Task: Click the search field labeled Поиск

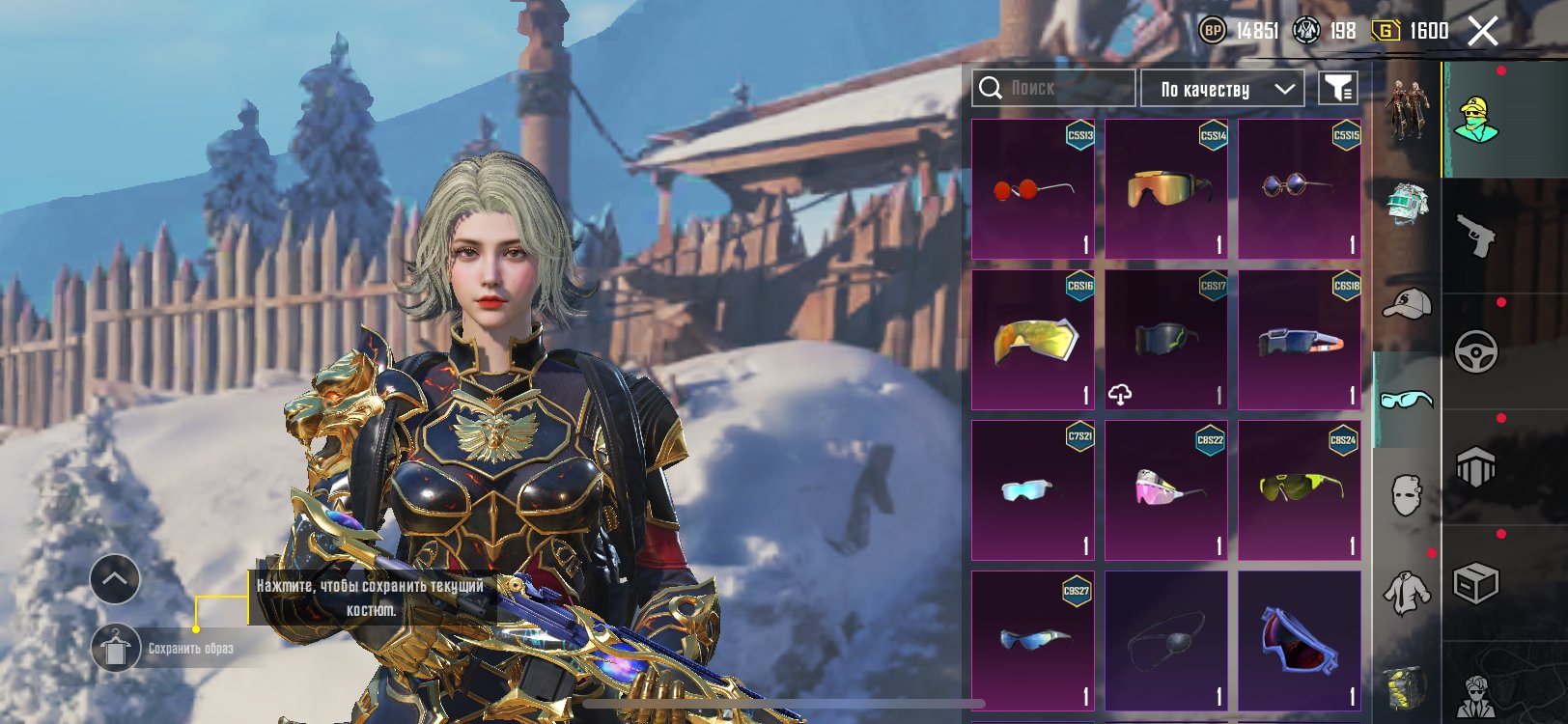Action: [x=1052, y=88]
